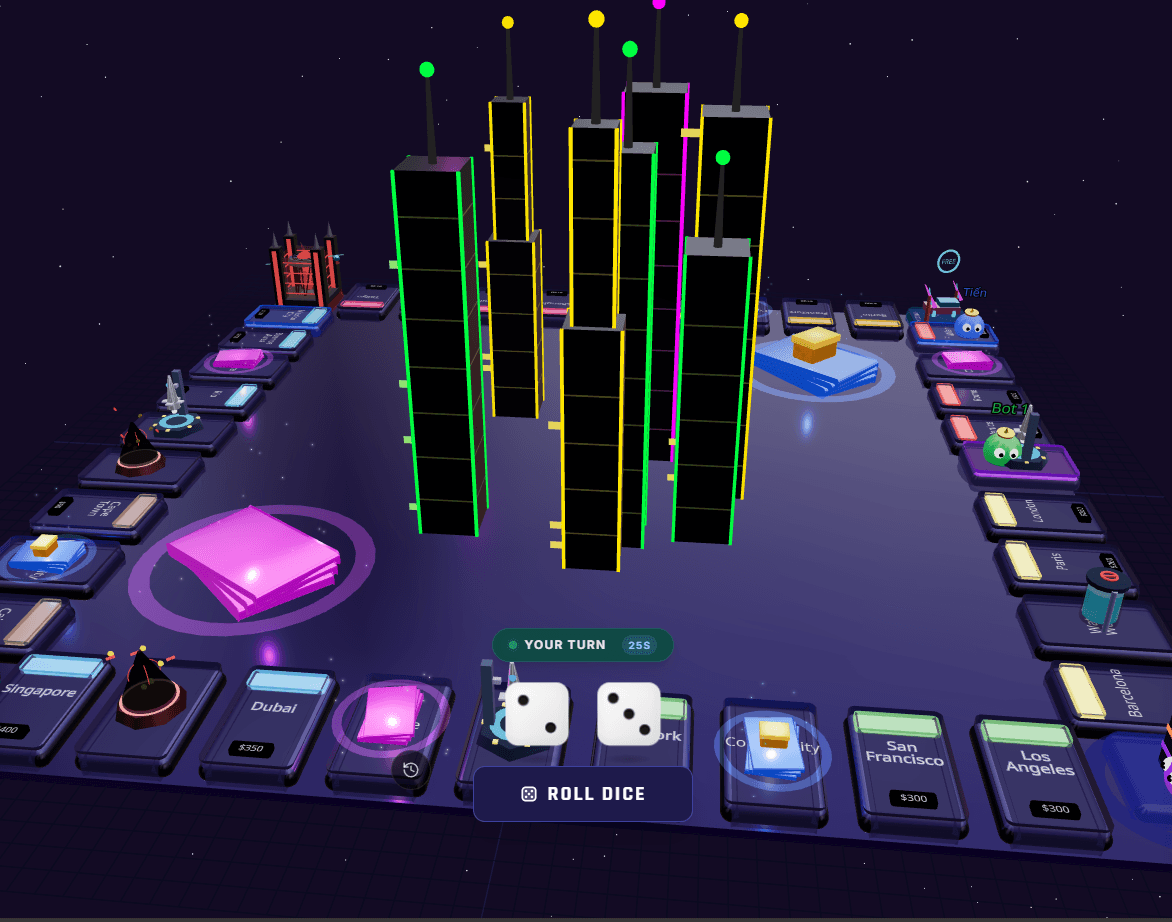The width and height of the screenshot is (1172, 922).
Task: Roll the dice
Action: (583, 794)
